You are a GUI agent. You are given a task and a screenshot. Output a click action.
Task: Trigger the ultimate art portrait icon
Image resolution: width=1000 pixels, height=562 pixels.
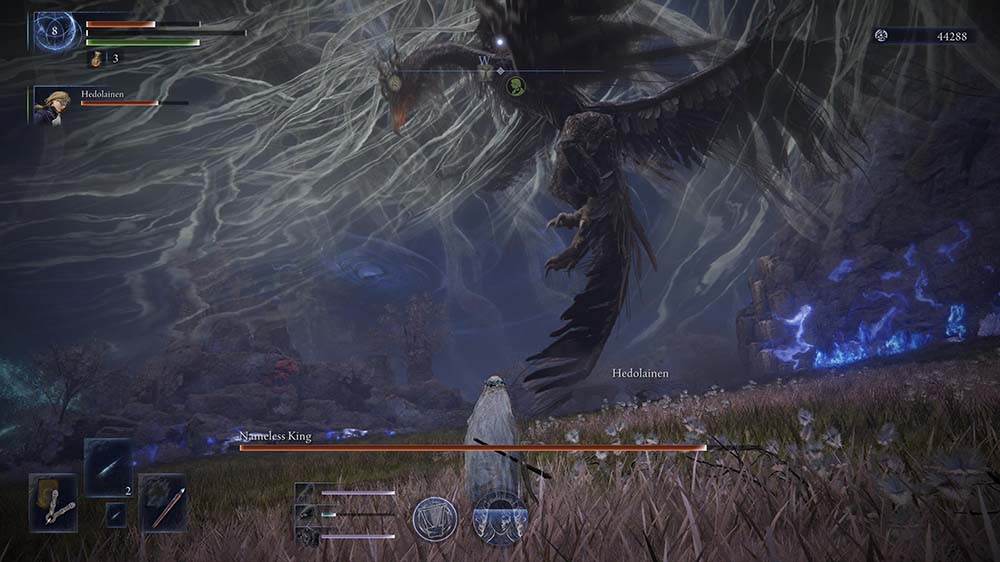pyautogui.click(x=500, y=517)
